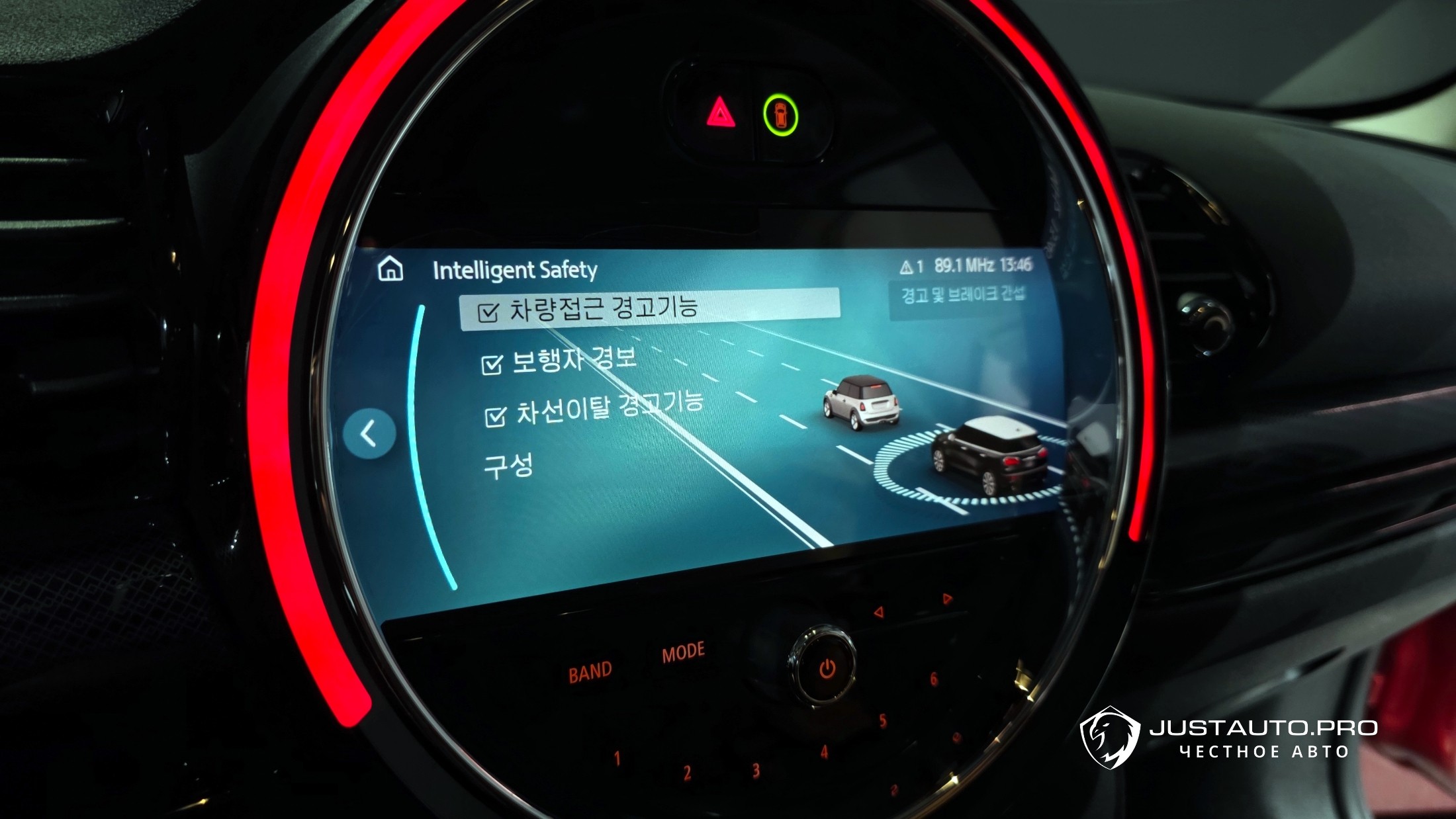Choose radio preset 4
1456x819 pixels.
tap(824, 752)
